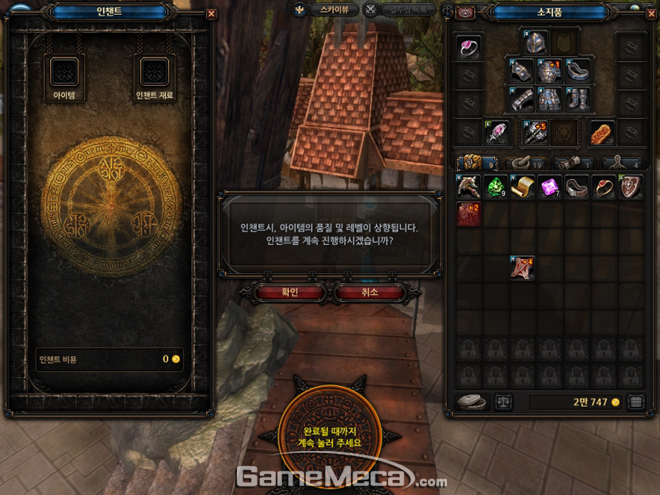Close the 인챈트 enchant window

point(211,14)
